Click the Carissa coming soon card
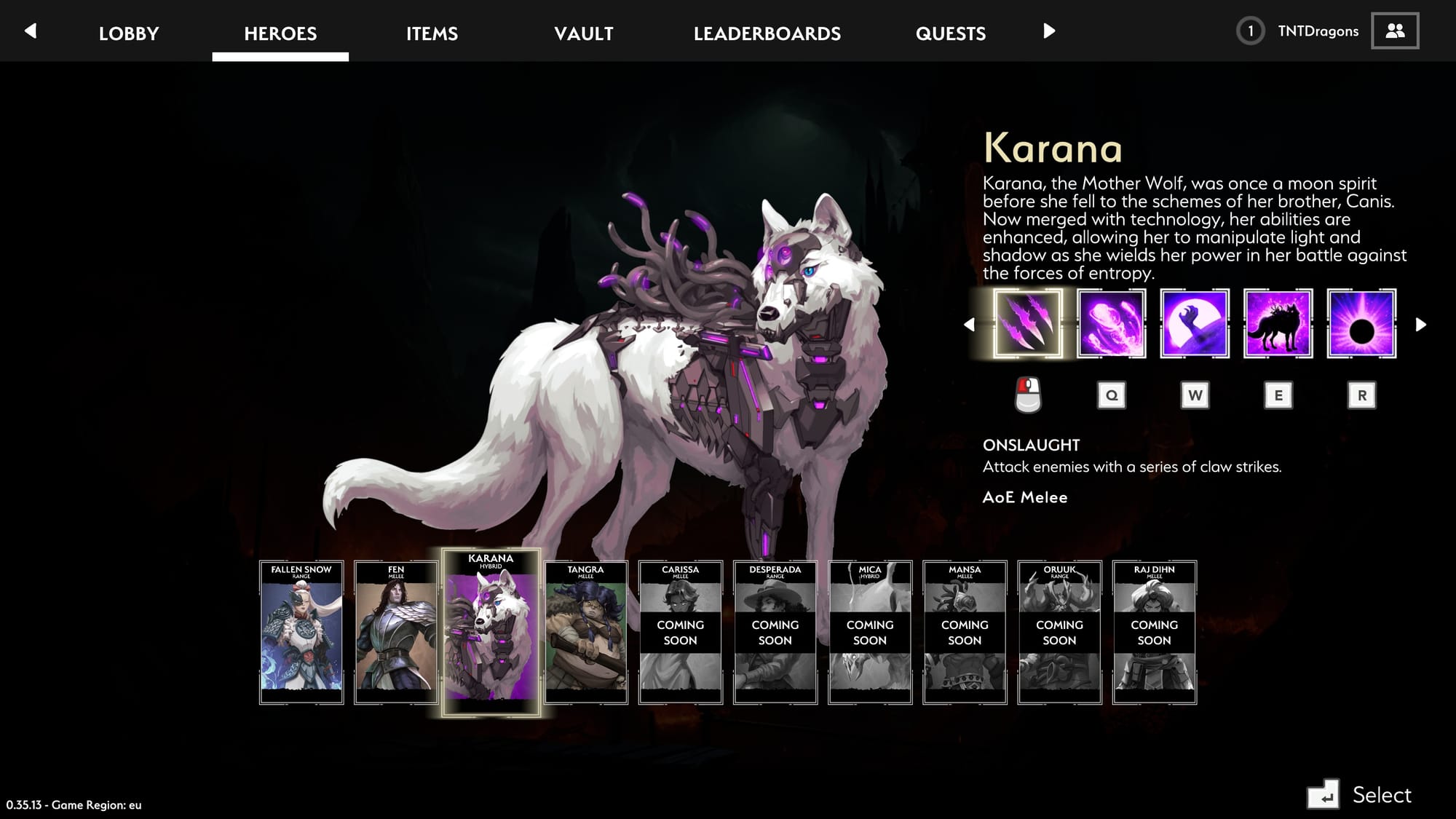 (681, 632)
